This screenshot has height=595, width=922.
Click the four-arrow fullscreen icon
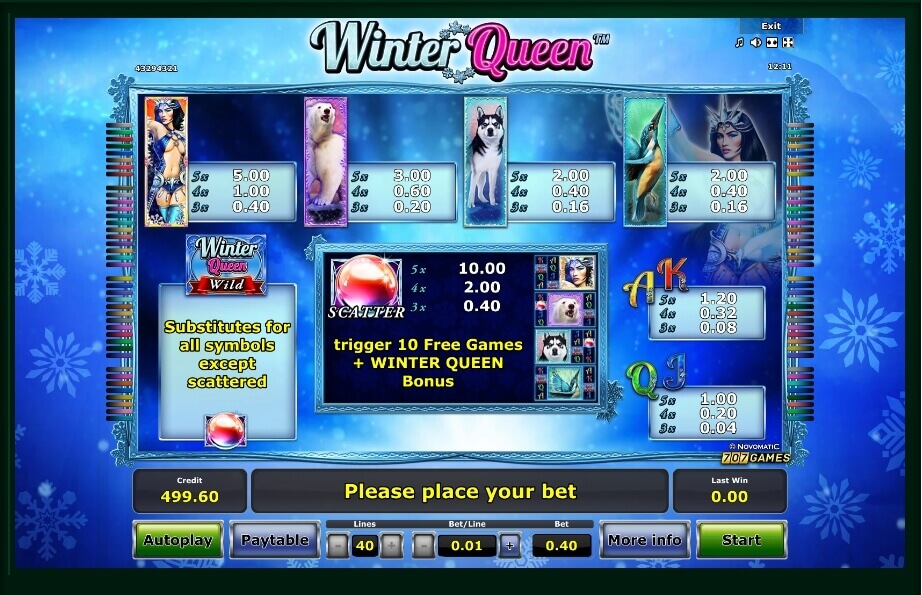[x=788, y=42]
